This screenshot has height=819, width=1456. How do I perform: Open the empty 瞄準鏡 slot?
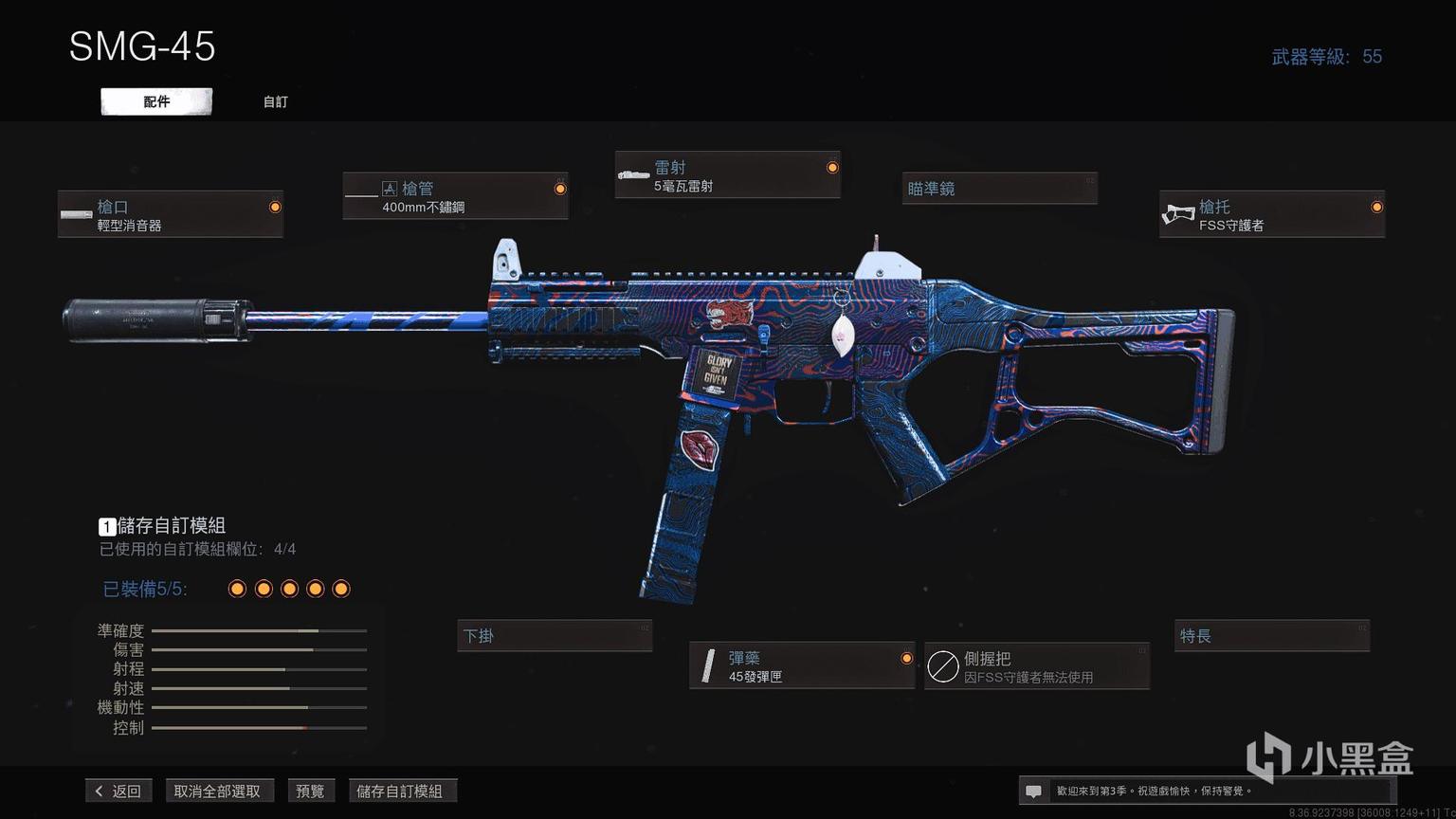pyautogui.click(x=999, y=189)
